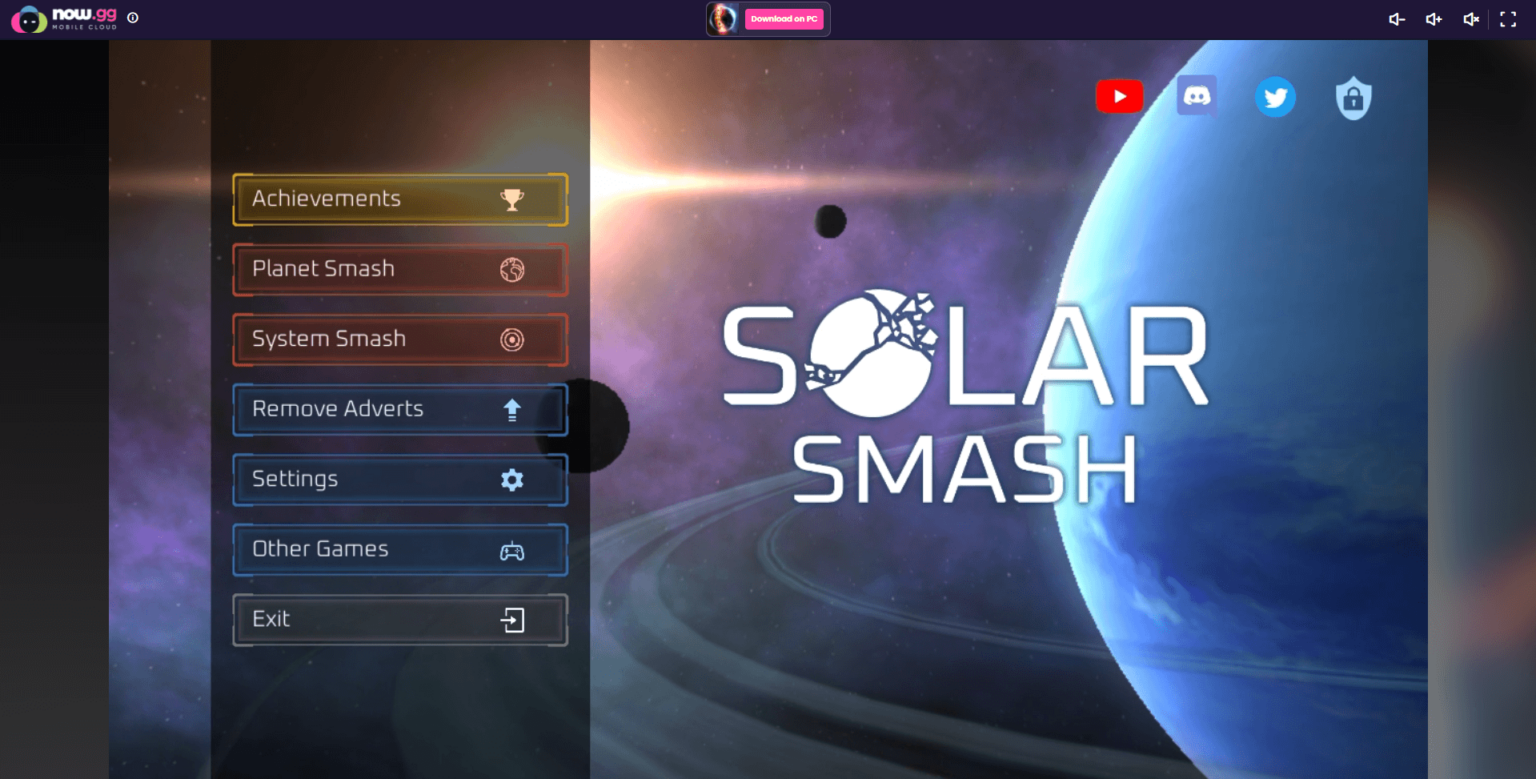Open the Discord community icon
This screenshot has width=1536, height=779.
(x=1196, y=95)
